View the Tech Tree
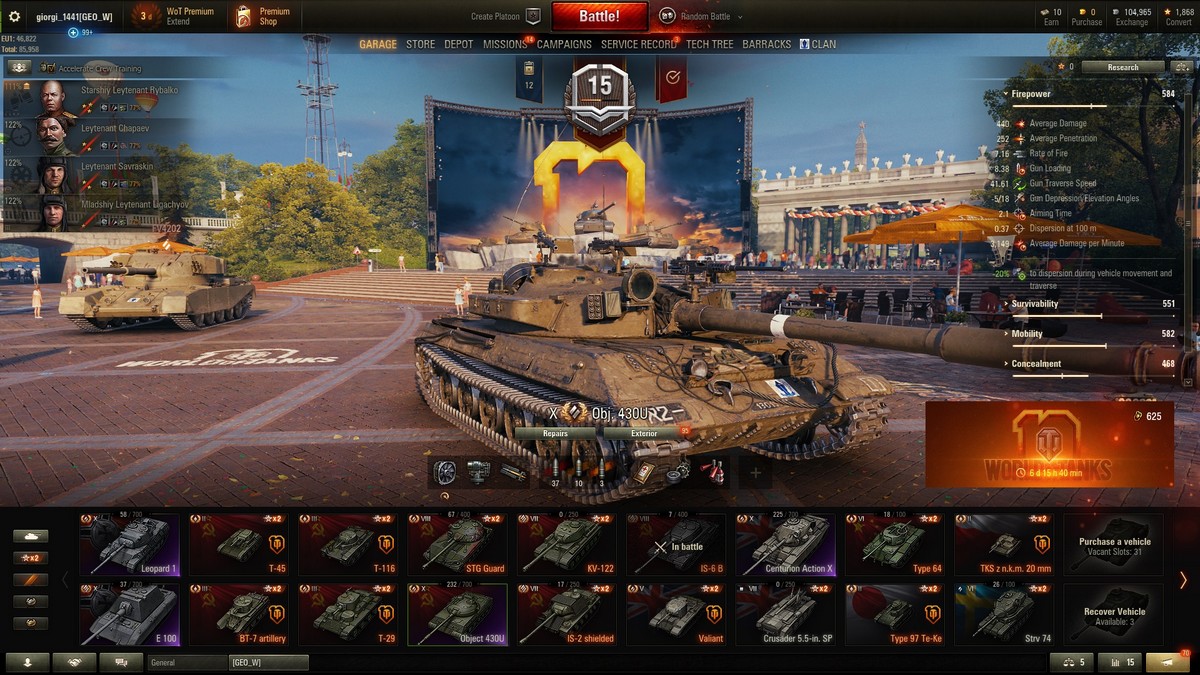The height and width of the screenshot is (675, 1200). pyautogui.click(x=710, y=44)
